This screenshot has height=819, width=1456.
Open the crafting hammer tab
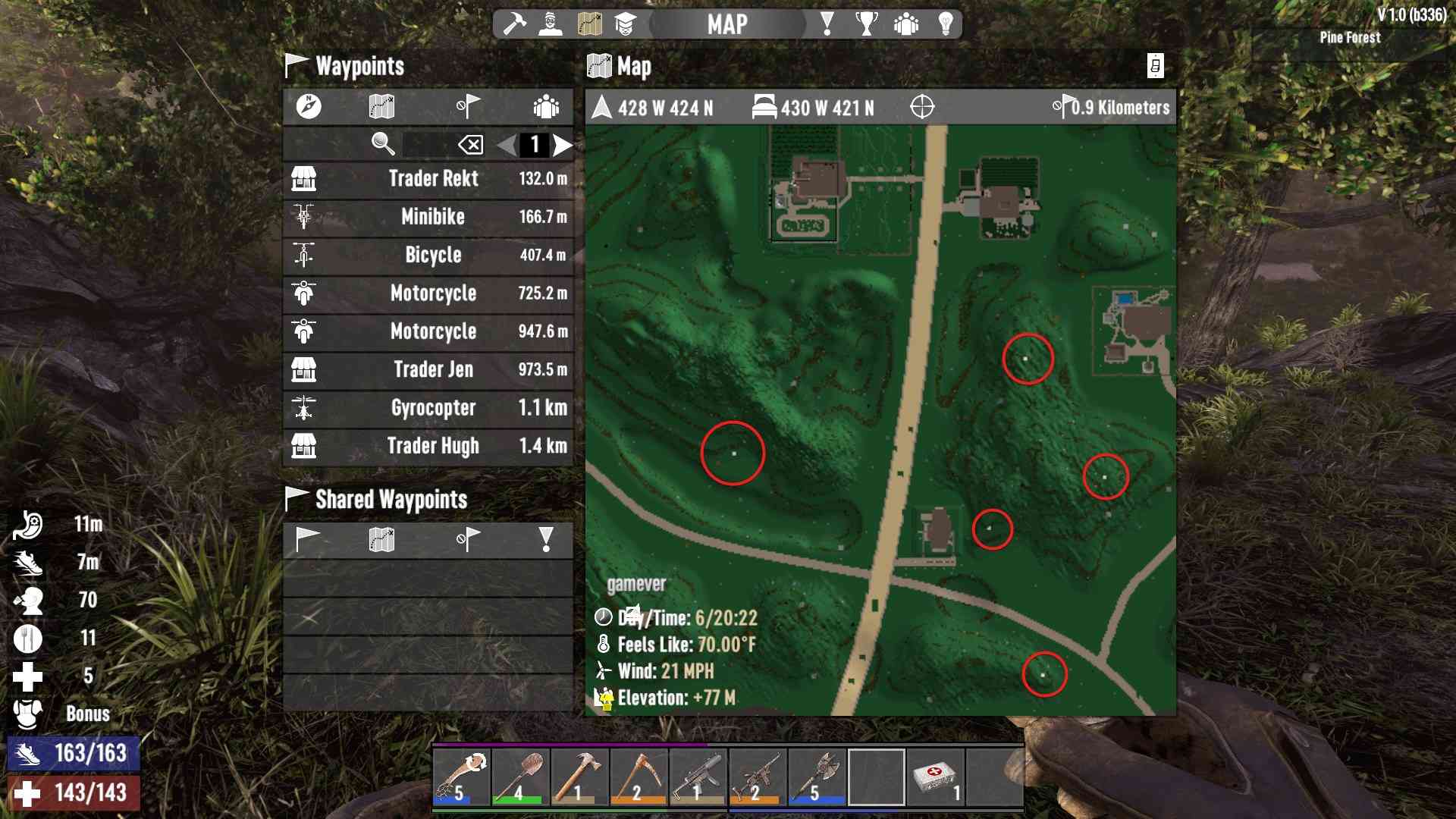click(514, 24)
